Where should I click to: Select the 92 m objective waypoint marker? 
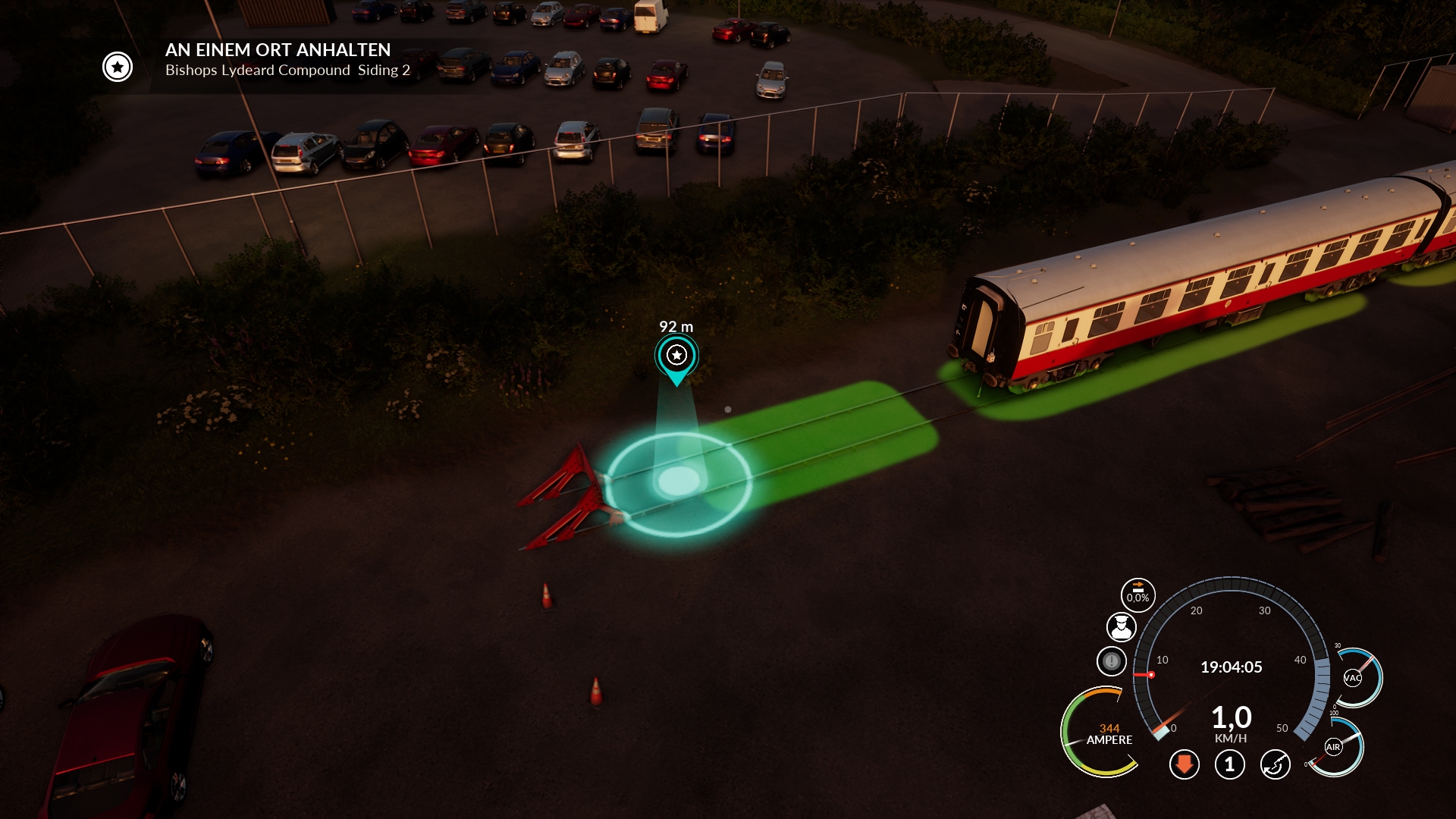pyautogui.click(x=676, y=356)
